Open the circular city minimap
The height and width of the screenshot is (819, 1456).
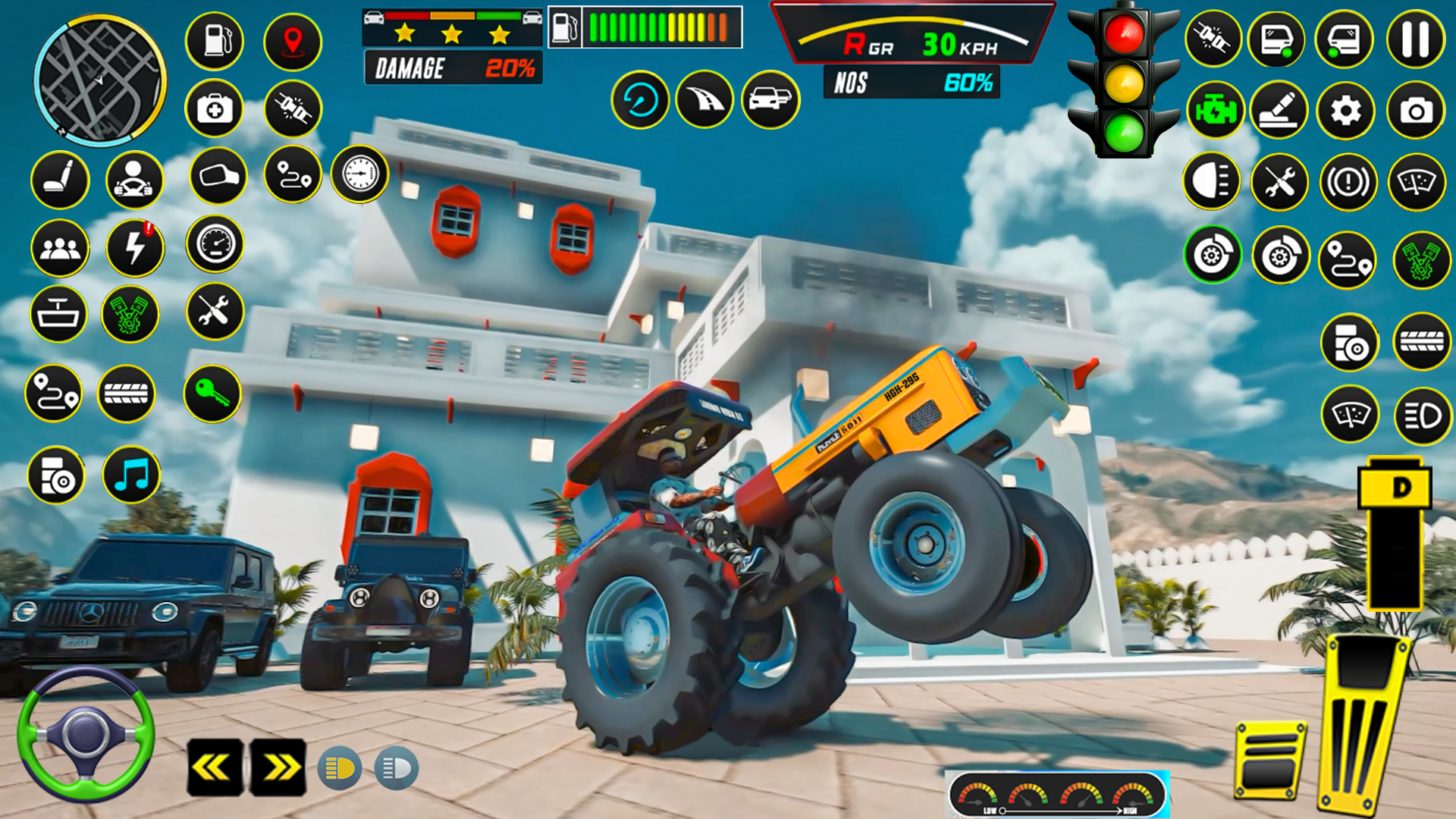click(99, 80)
